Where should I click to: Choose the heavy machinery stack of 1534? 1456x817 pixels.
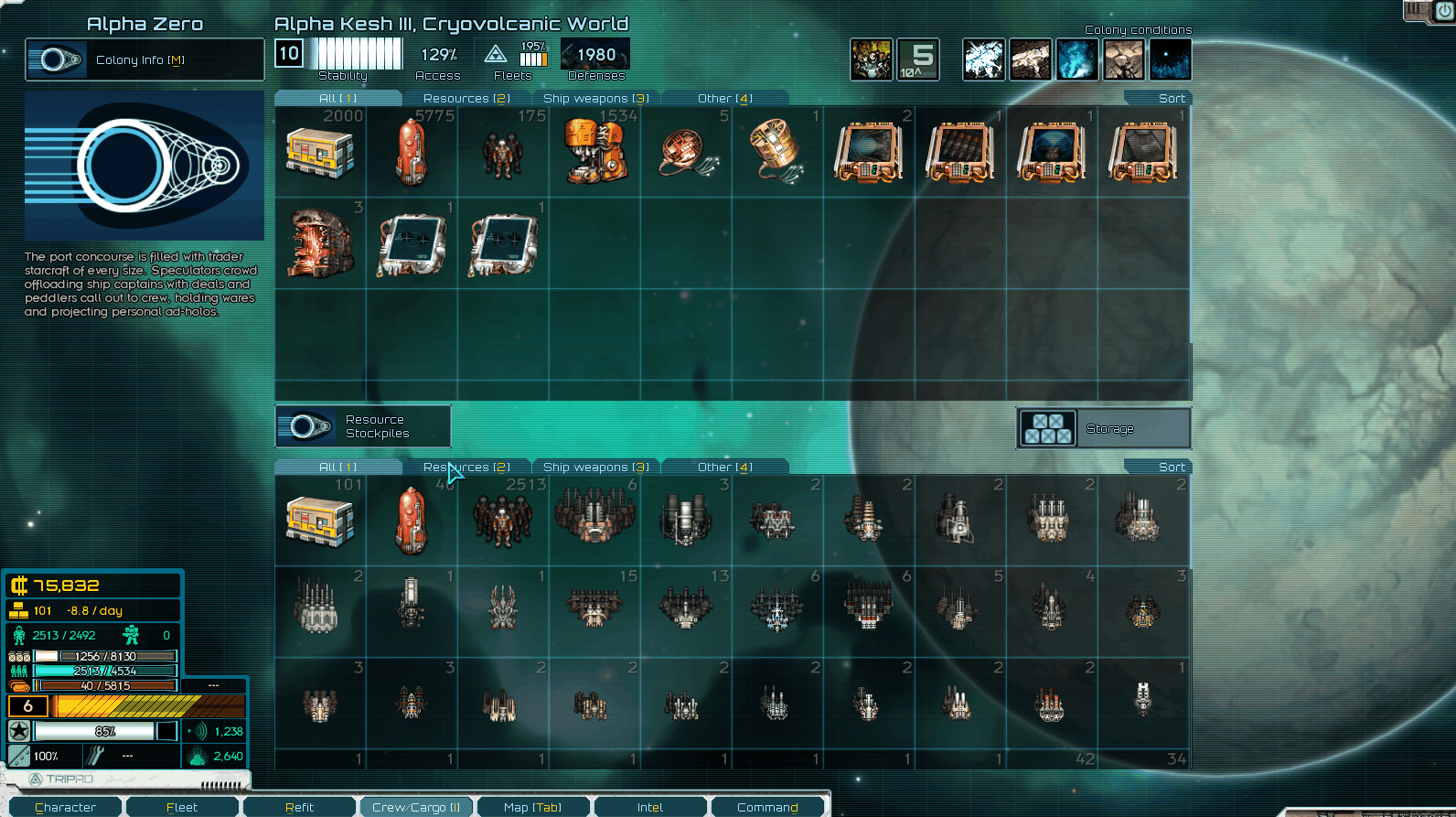(594, 152)
